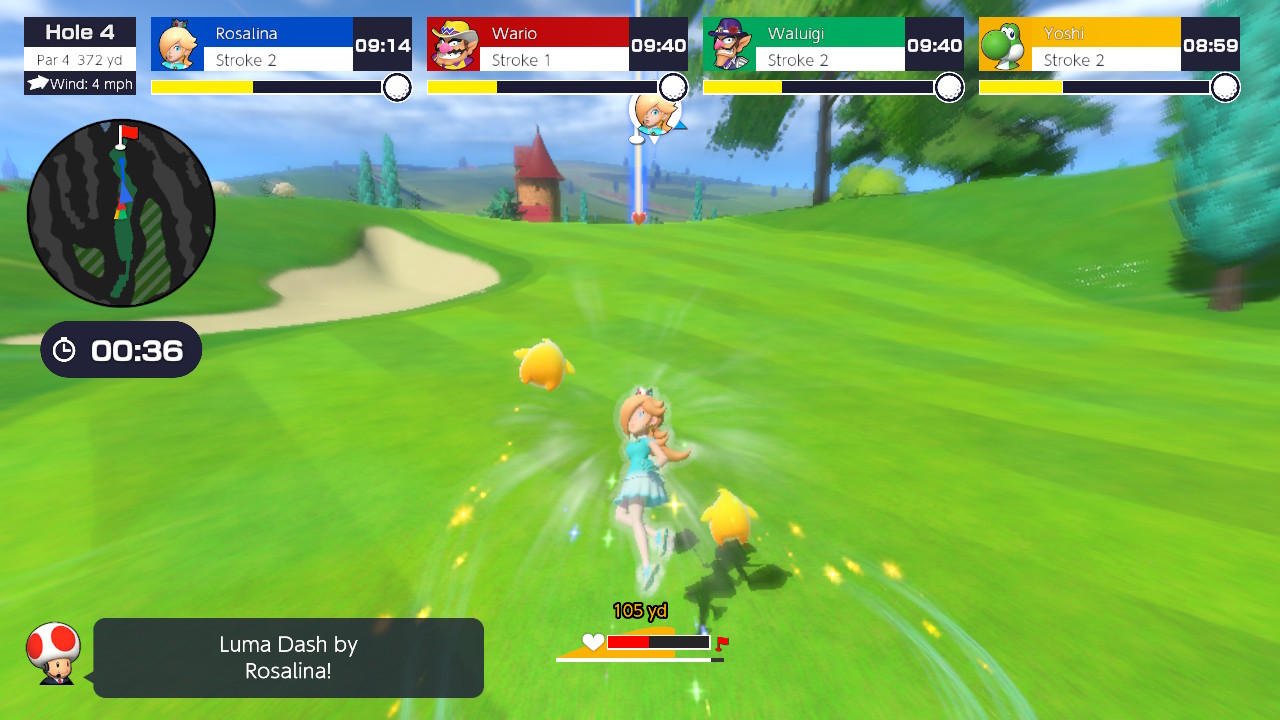
Task: Click the clock icon next to the 00:36 timer
Action: point(66,349)
